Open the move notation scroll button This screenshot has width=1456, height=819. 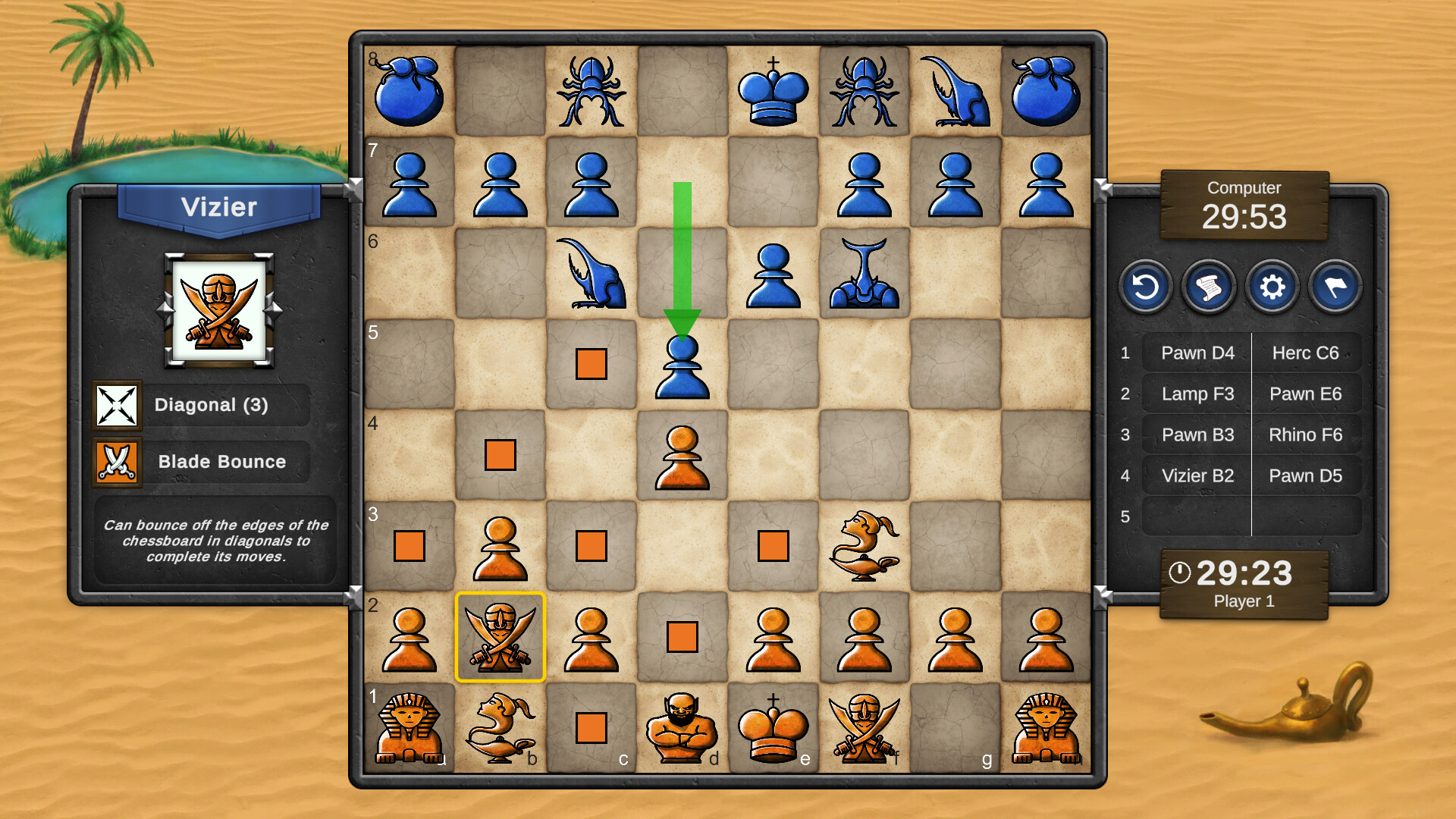[1209, 288]
